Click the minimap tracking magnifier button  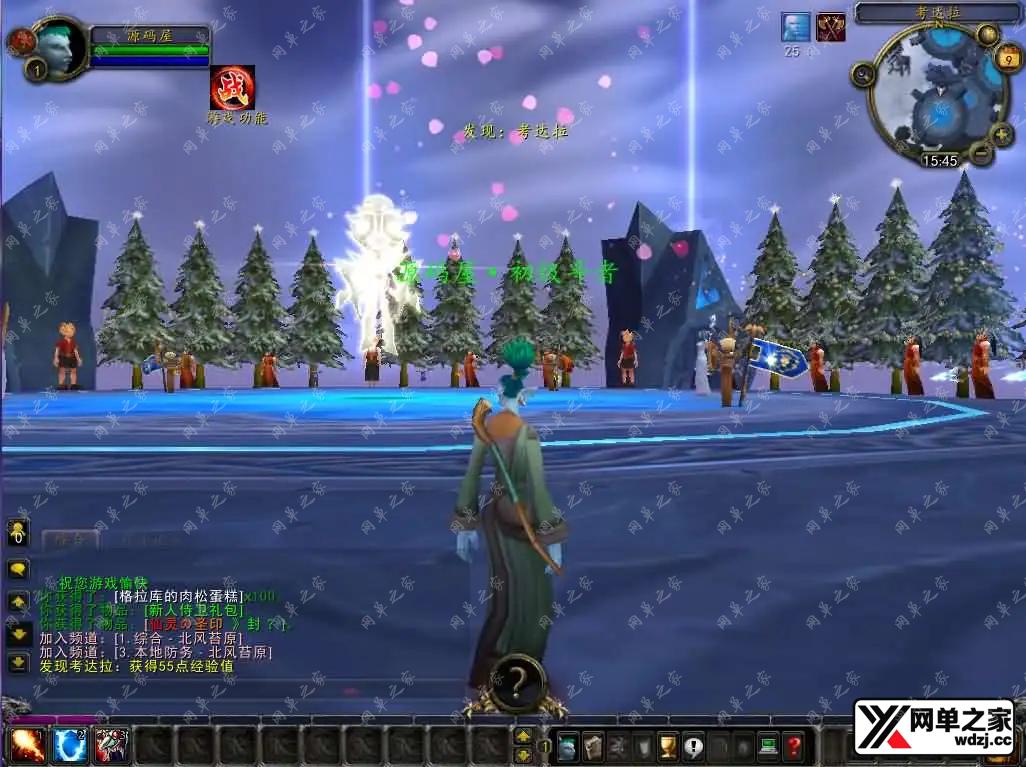point(863,74)
